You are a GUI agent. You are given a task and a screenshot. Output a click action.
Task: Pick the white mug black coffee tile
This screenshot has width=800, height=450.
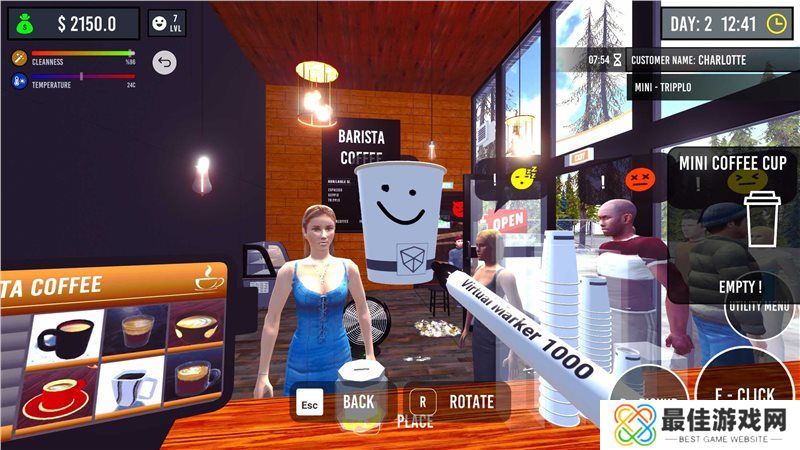(127, 387)
